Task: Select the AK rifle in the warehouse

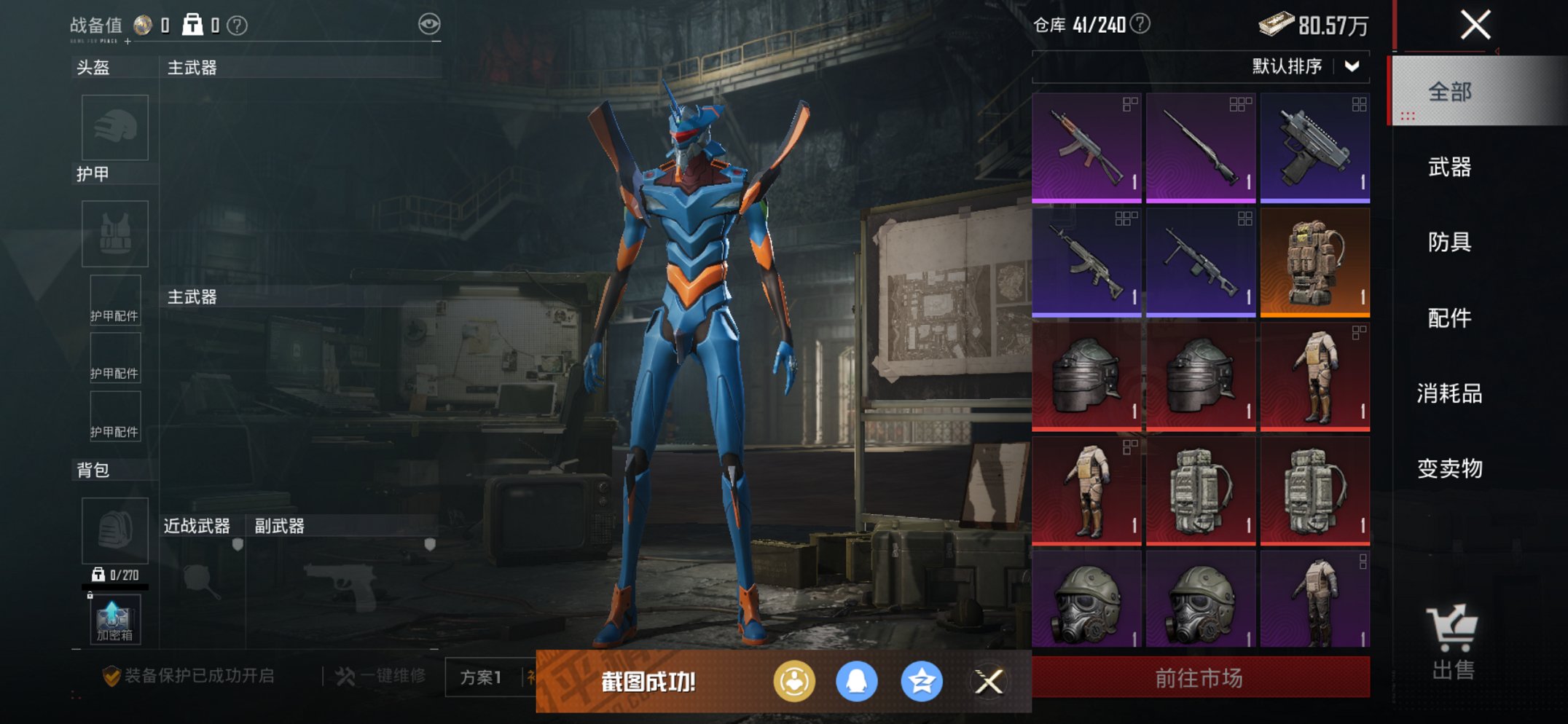Action: click(x=1086, y=146)
